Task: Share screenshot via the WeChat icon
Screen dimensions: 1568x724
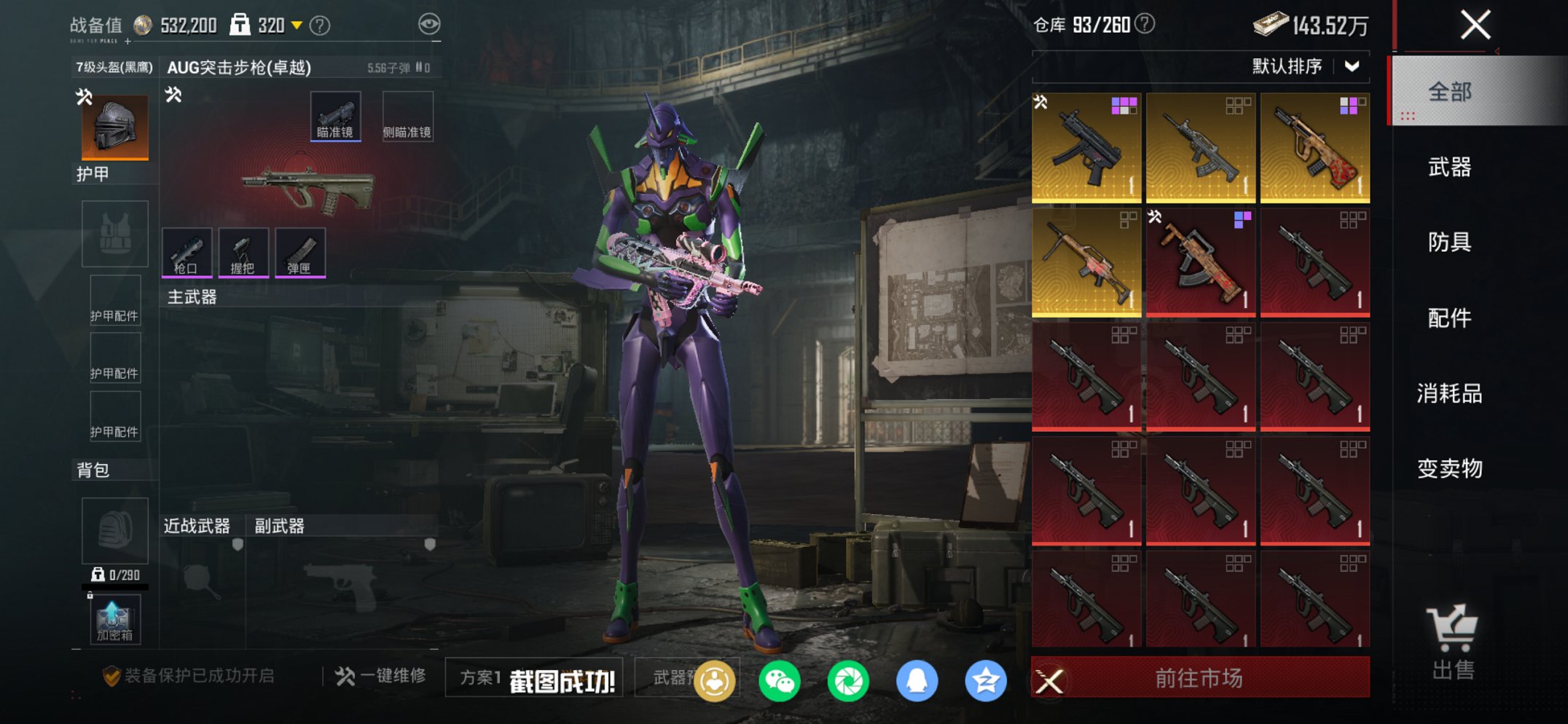Action: (779, 681)
